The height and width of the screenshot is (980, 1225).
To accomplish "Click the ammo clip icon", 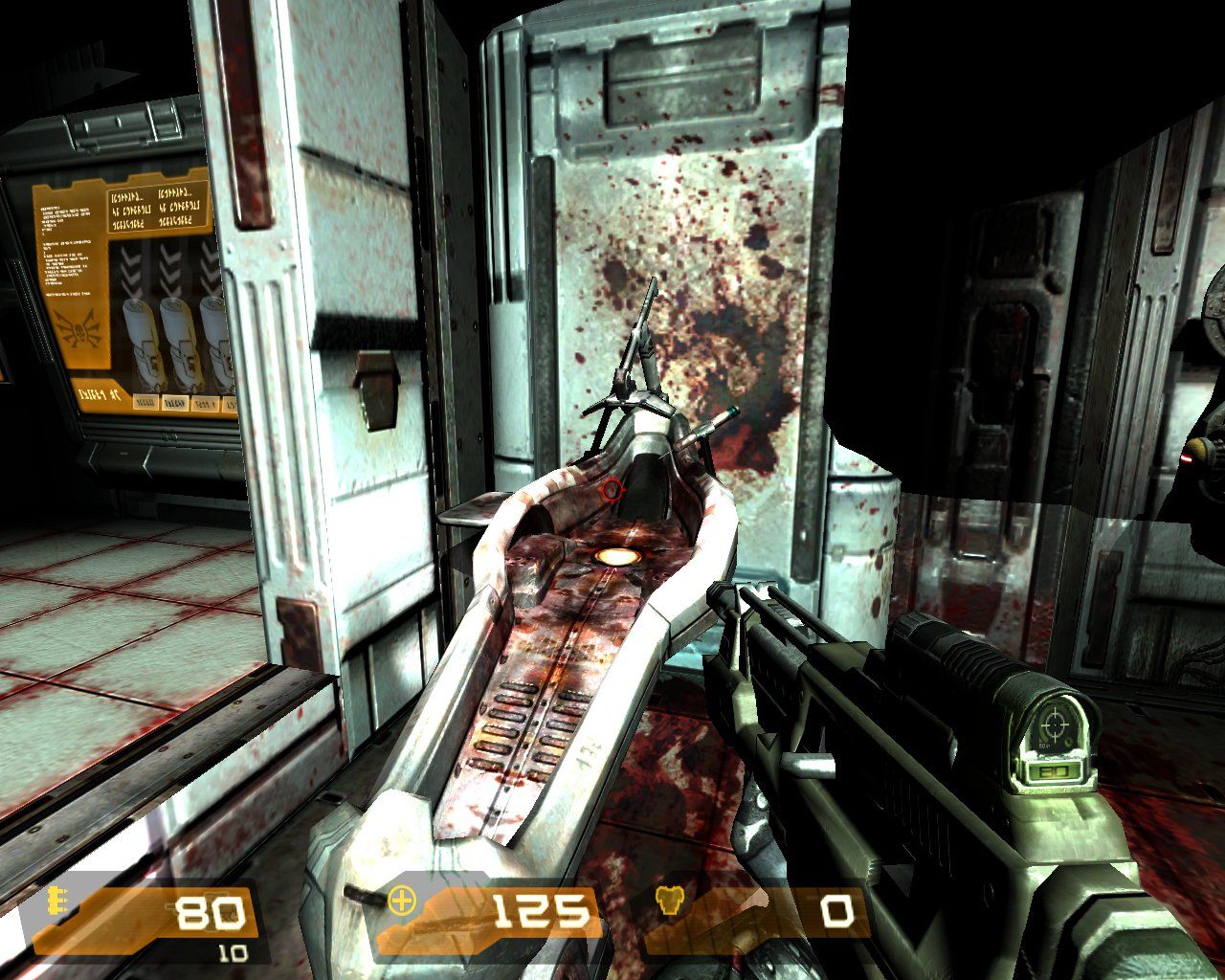I will (x=57, y=902).
